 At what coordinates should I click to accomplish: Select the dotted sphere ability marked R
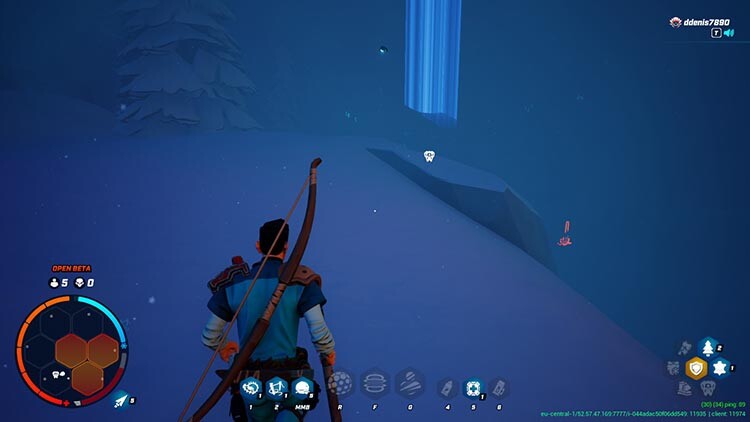click(x=342, y=384)
